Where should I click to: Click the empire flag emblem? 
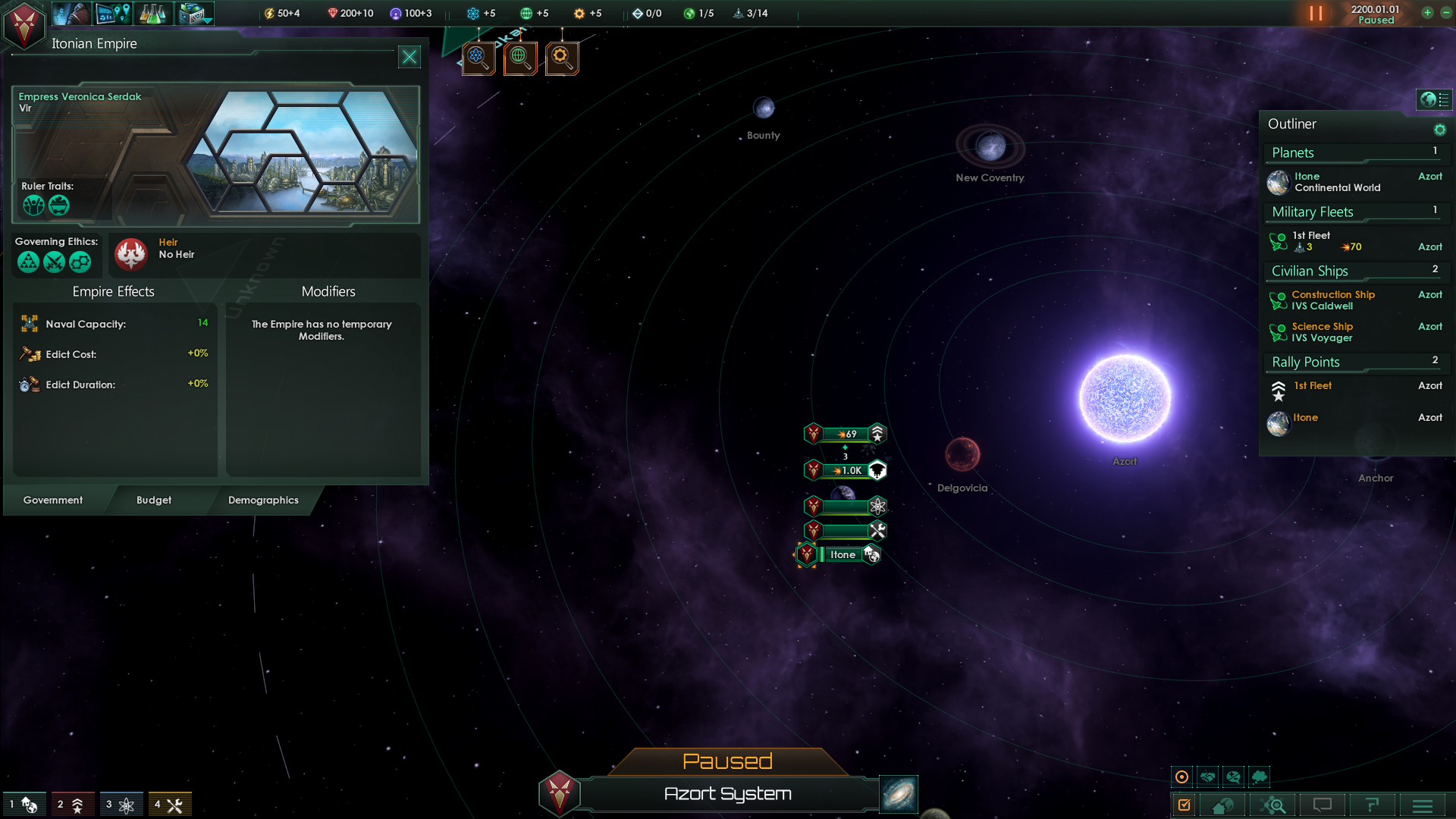(24, 24)
